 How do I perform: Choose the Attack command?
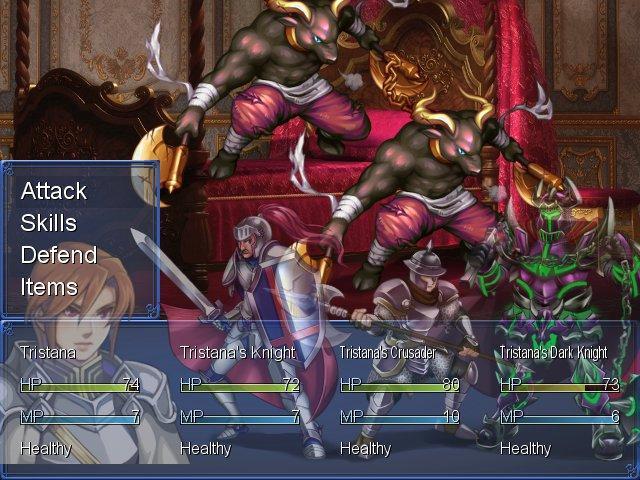[x=54, y=191]
